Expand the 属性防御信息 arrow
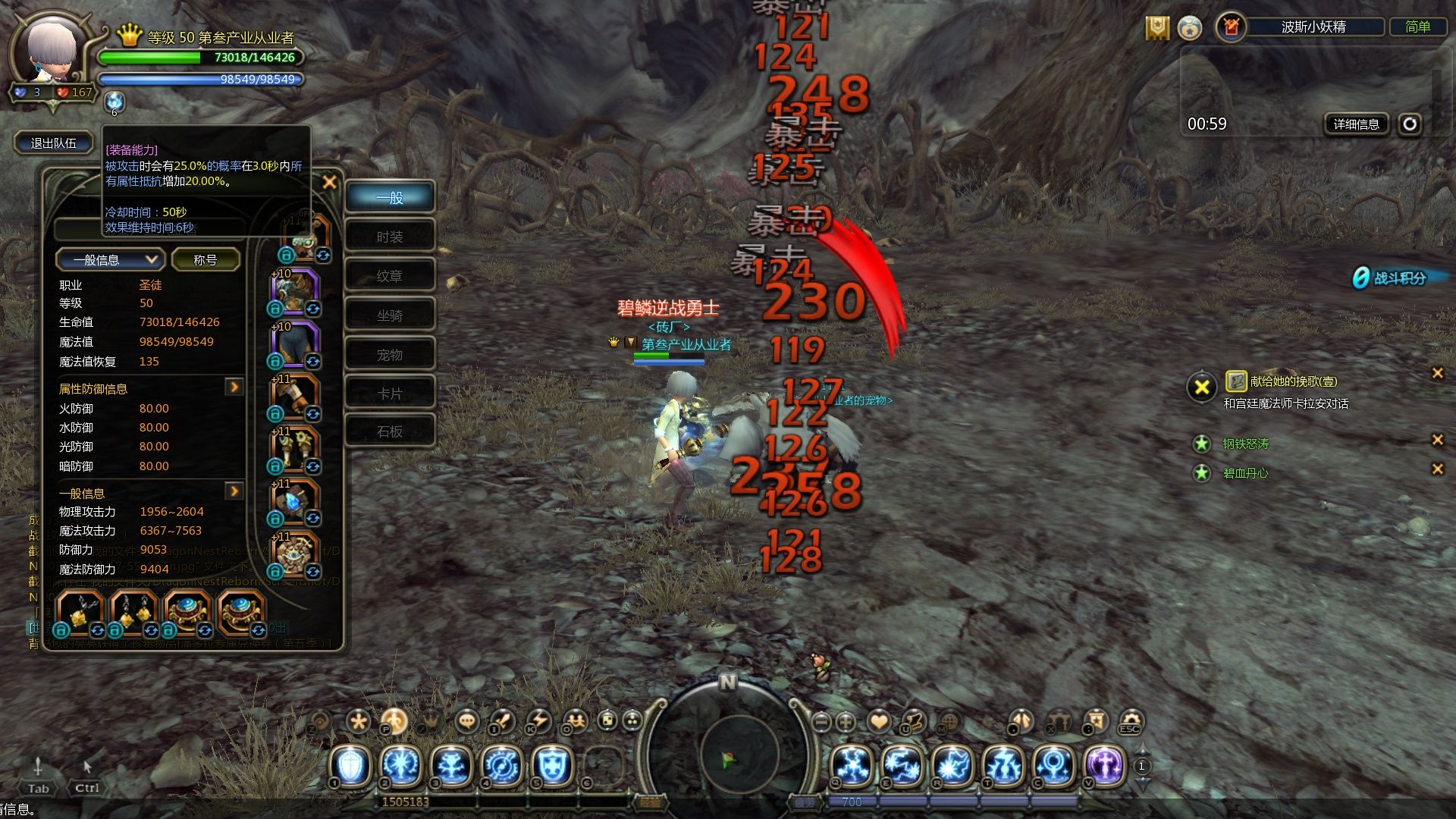 [x=234, y=388]
